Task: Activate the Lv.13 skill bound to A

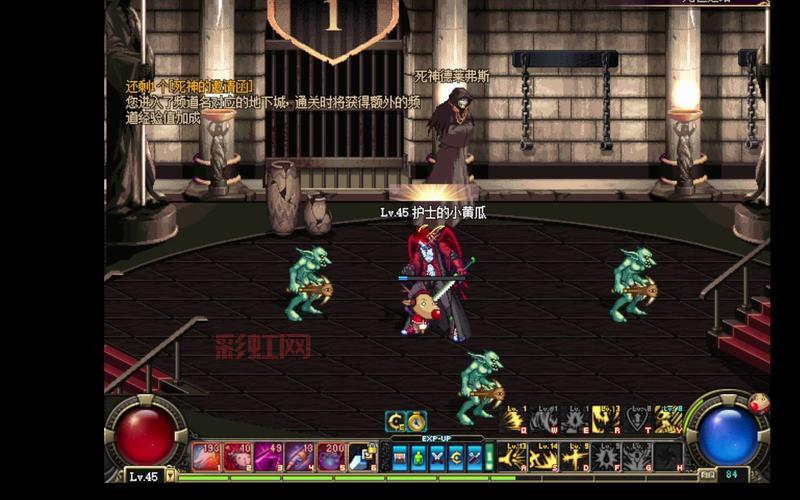Action: click(x=514, y=456)
